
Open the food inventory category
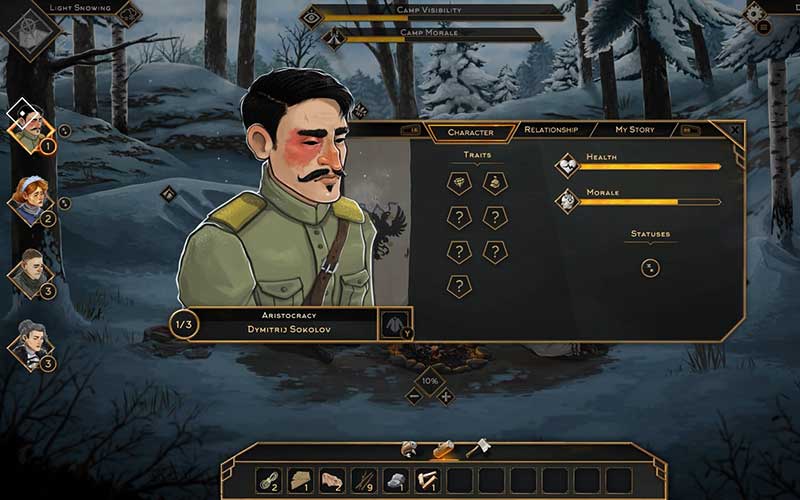coord(409,450)
